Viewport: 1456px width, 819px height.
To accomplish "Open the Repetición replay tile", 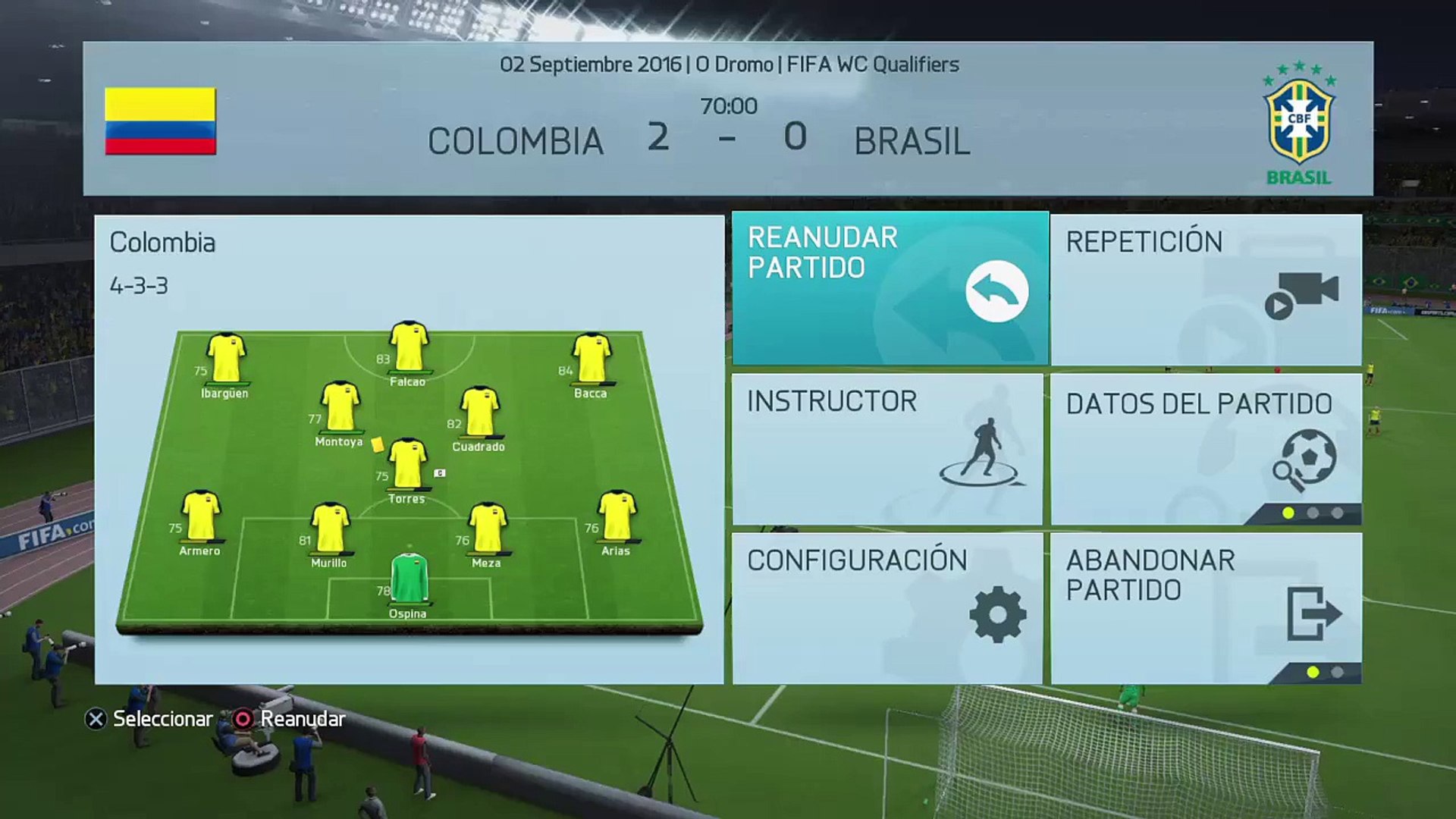I will click(x=1206, y=288).
